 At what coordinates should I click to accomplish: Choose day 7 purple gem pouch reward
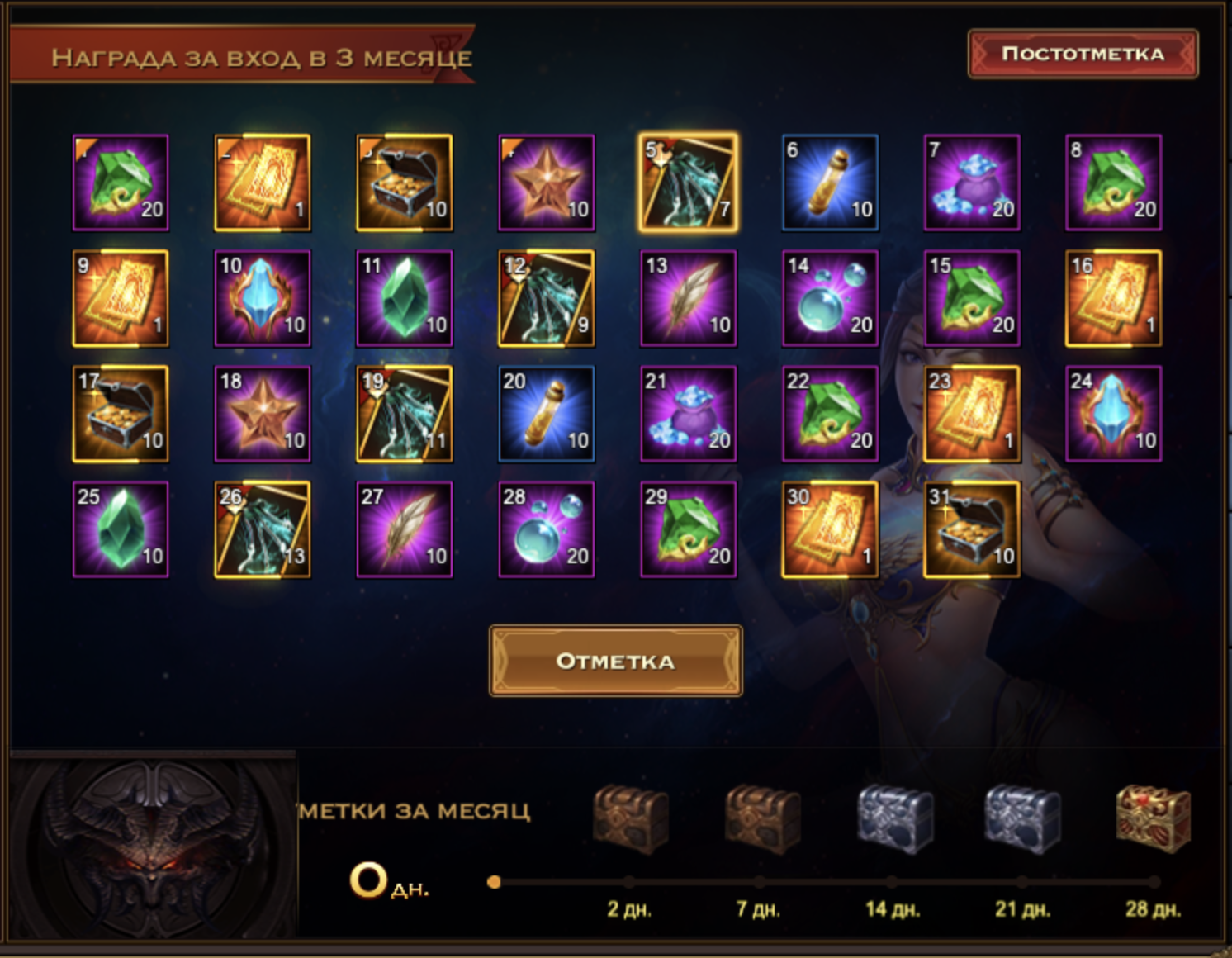(x=972, y=183)
